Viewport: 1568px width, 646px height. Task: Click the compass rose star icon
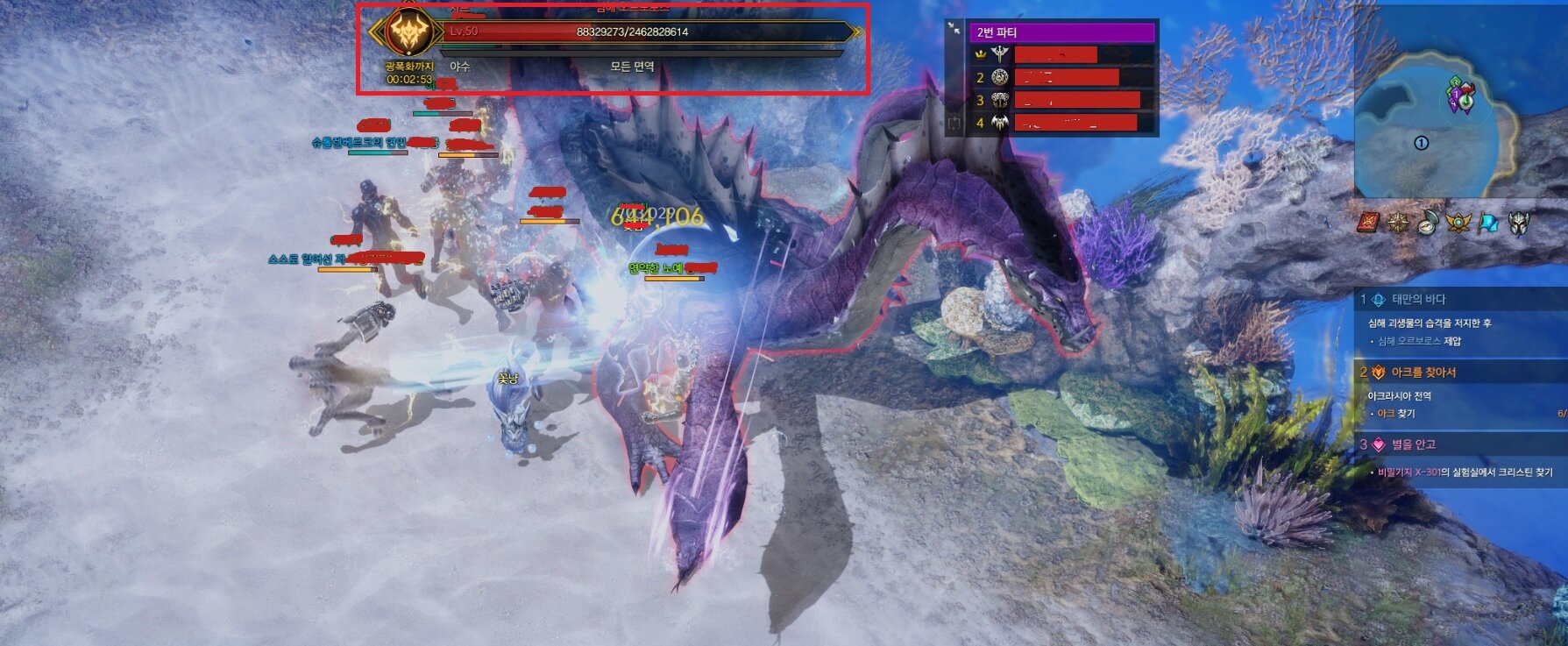tap(1398, 223)
